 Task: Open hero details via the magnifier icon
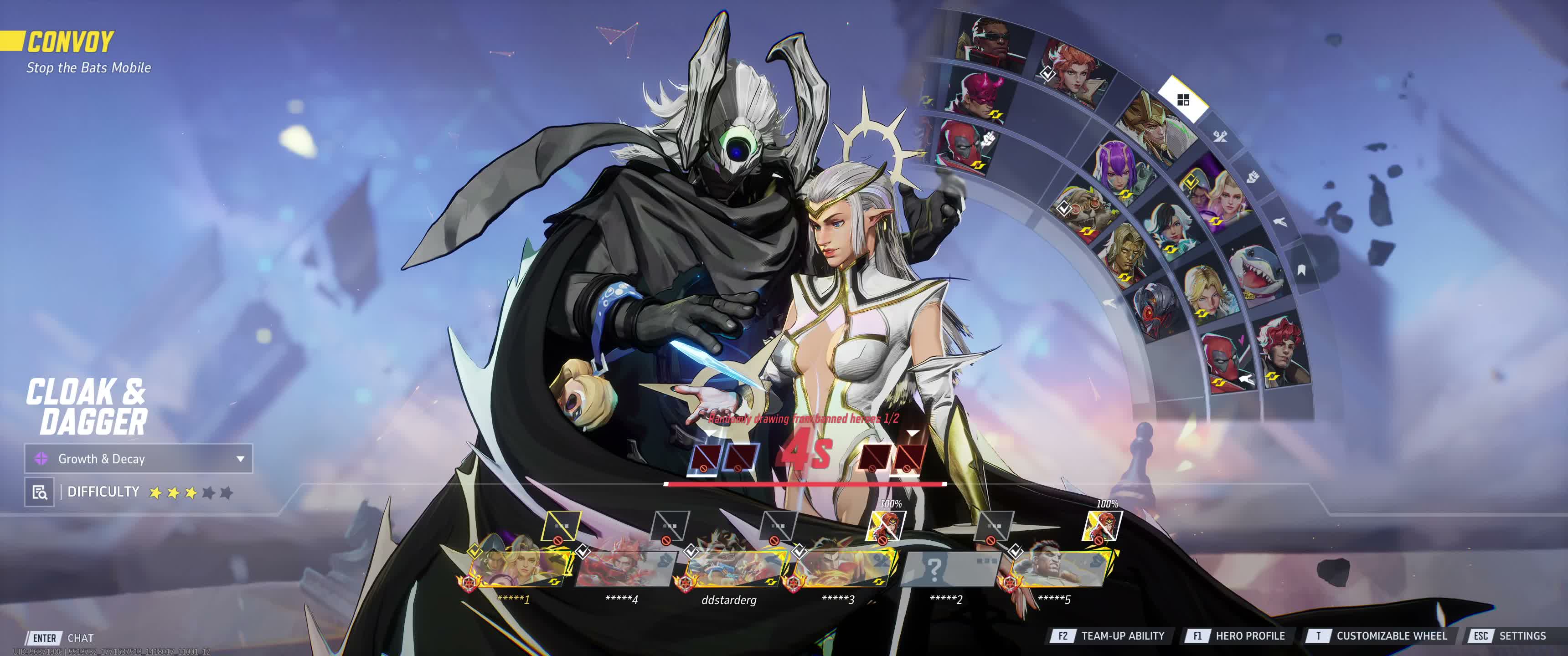click(x=40, y=492)
